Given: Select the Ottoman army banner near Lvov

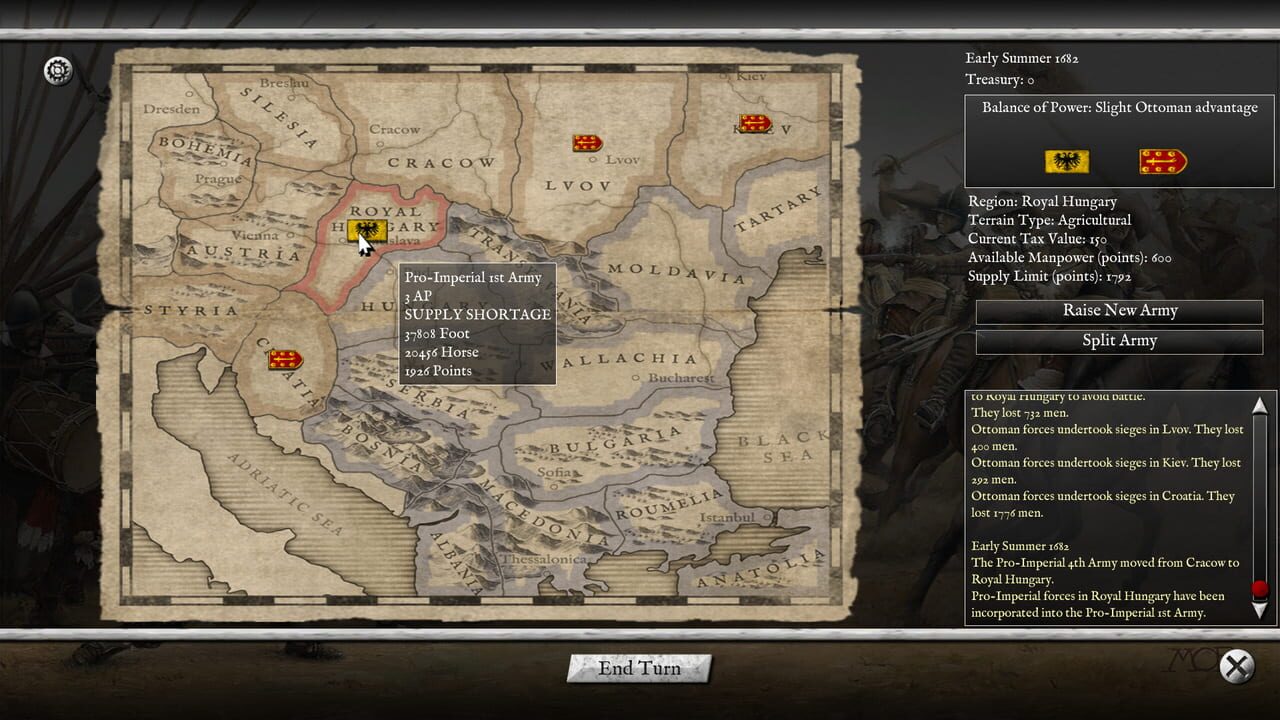Looking at the screenshot, I should click(x=586, y=142).
